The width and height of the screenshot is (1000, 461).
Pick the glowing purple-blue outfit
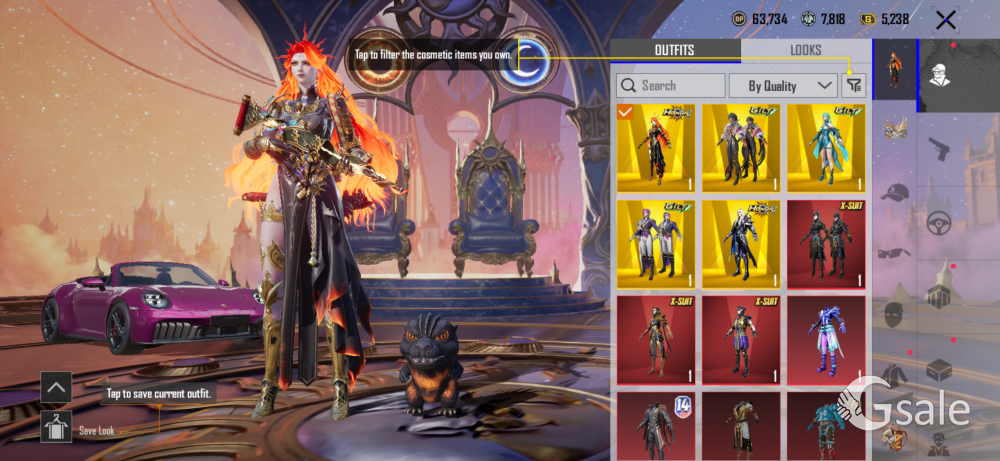pos(826,339)
